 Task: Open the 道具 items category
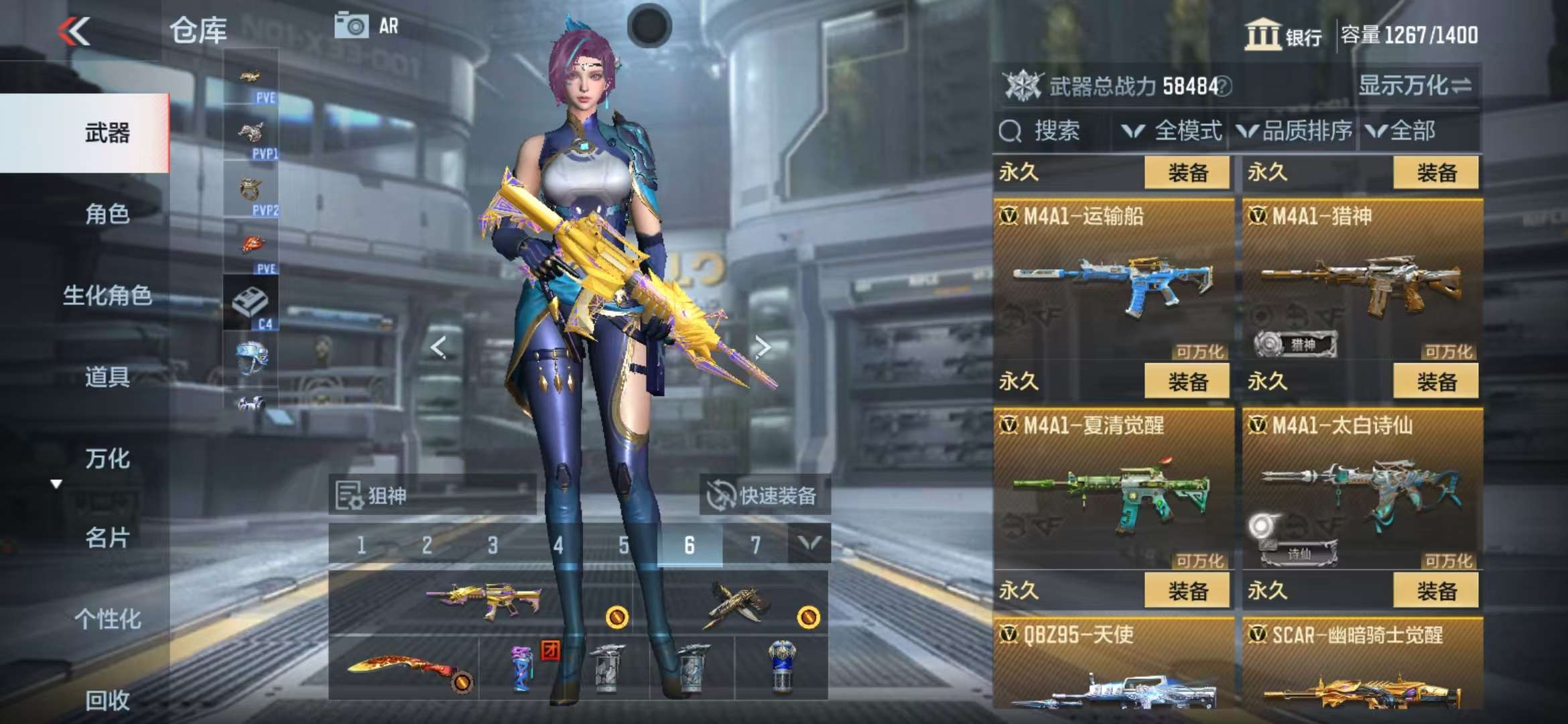coord(107,377)
